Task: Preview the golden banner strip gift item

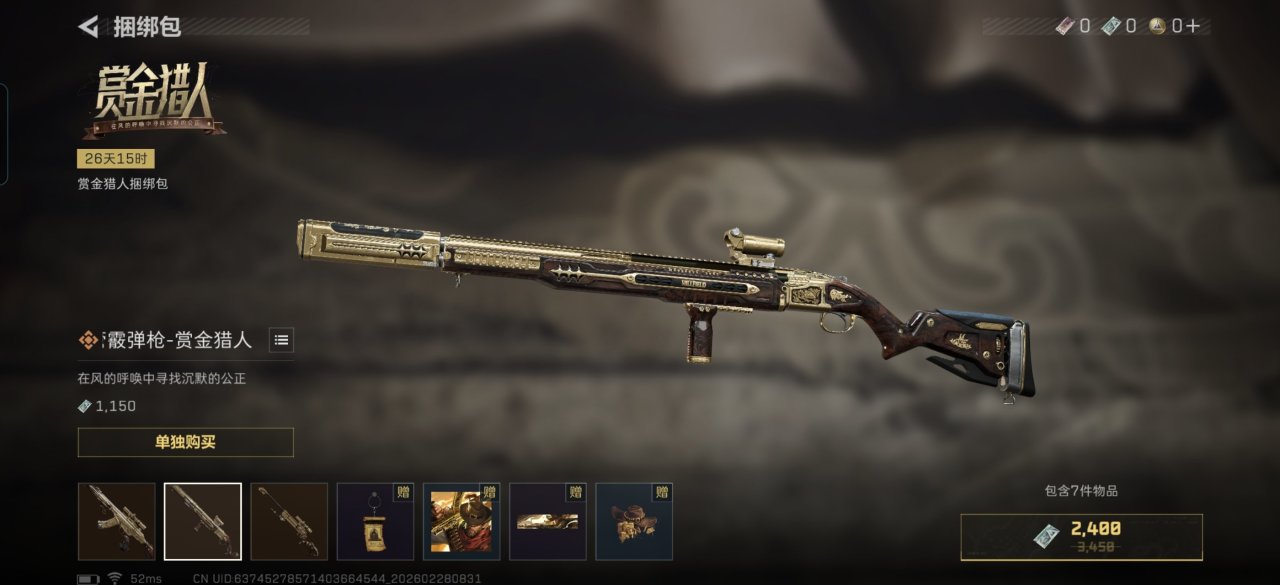Action: click(547, 521)
